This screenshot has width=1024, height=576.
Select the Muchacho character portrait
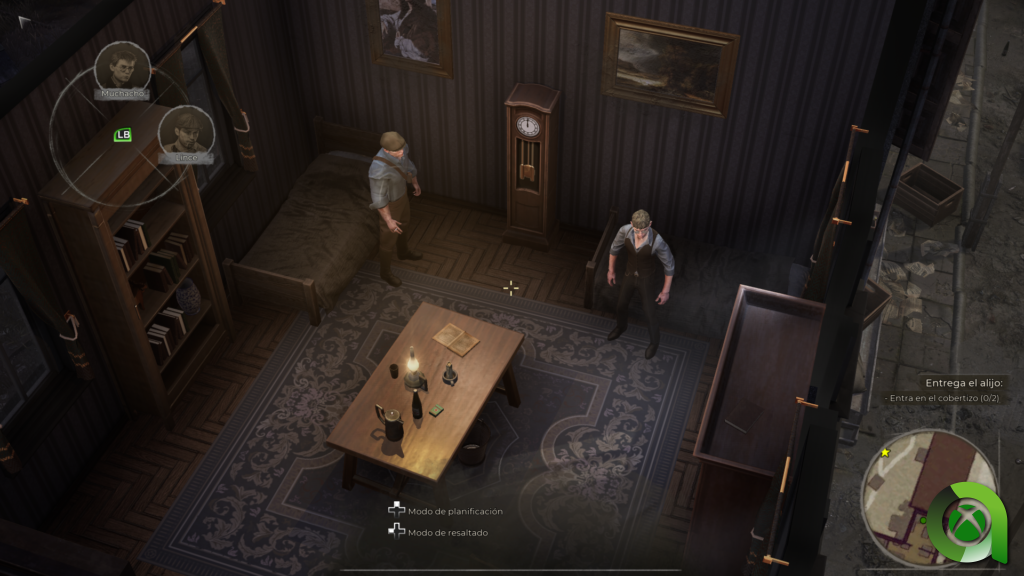[x=122, y=66]
